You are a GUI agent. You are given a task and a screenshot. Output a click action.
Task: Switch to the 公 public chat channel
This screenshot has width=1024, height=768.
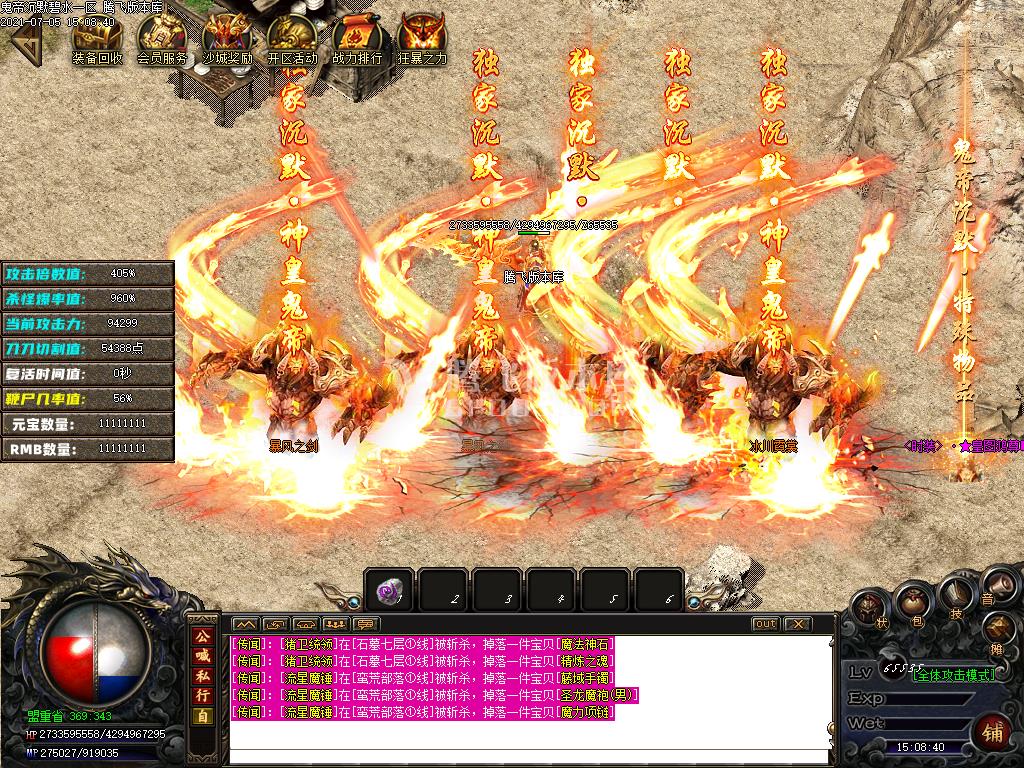pos(203,636)
